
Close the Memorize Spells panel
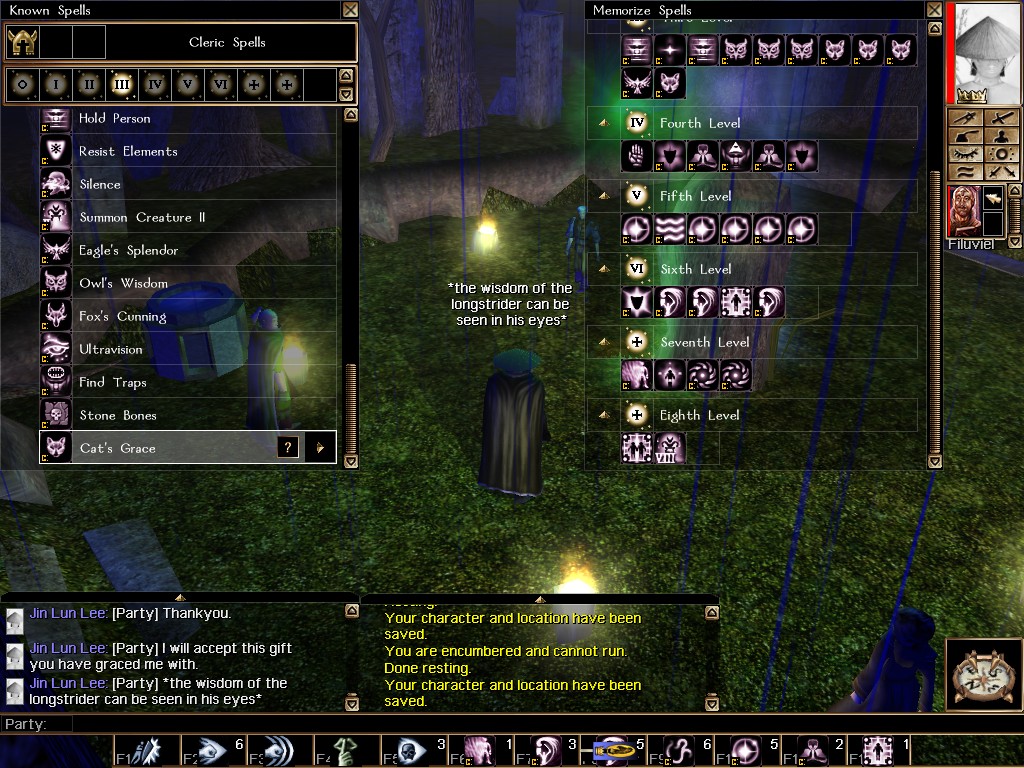point(934,10)
